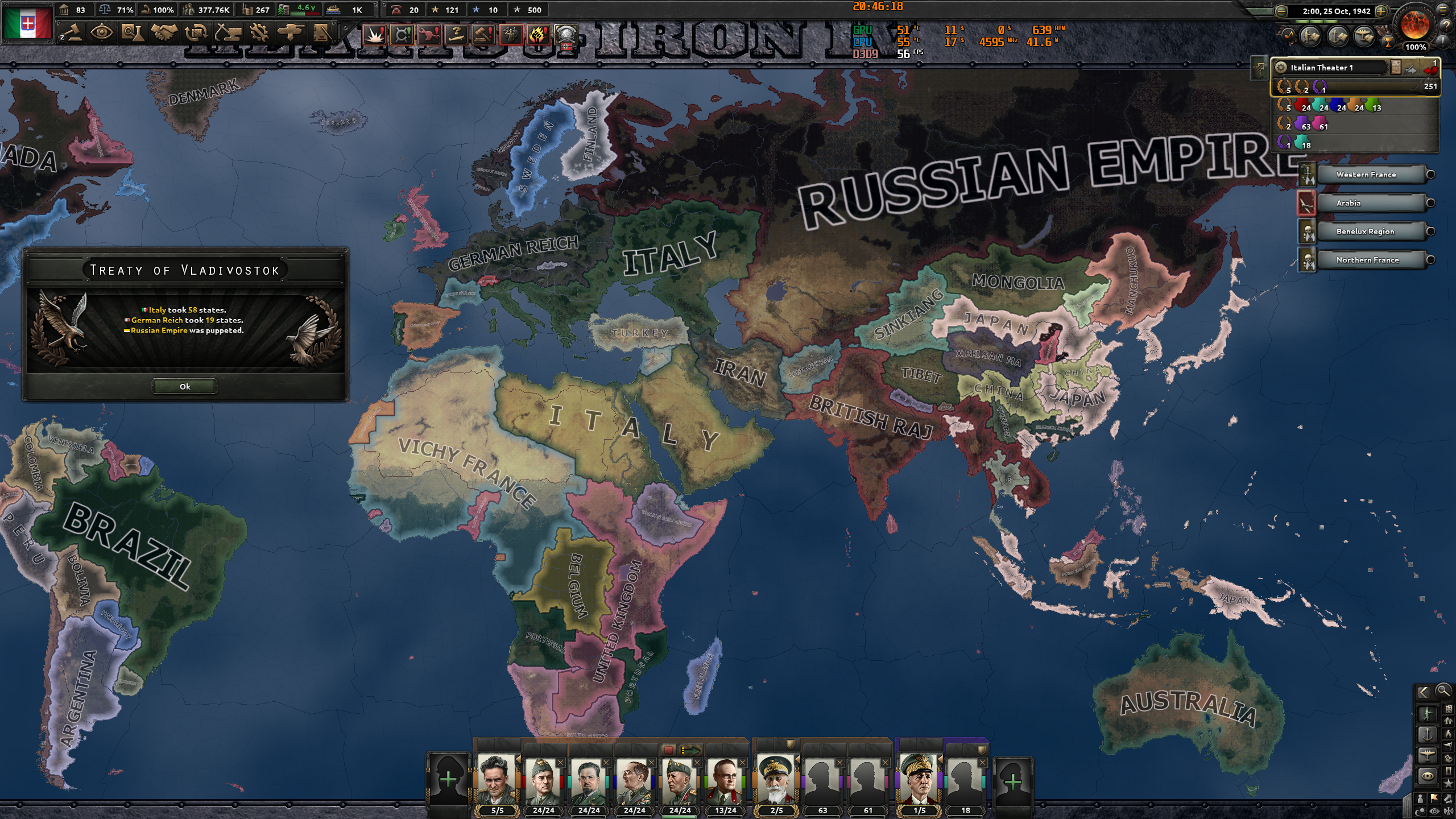Open the diplomacy handshake panel

pyautogui.click(x=164, y=33)
